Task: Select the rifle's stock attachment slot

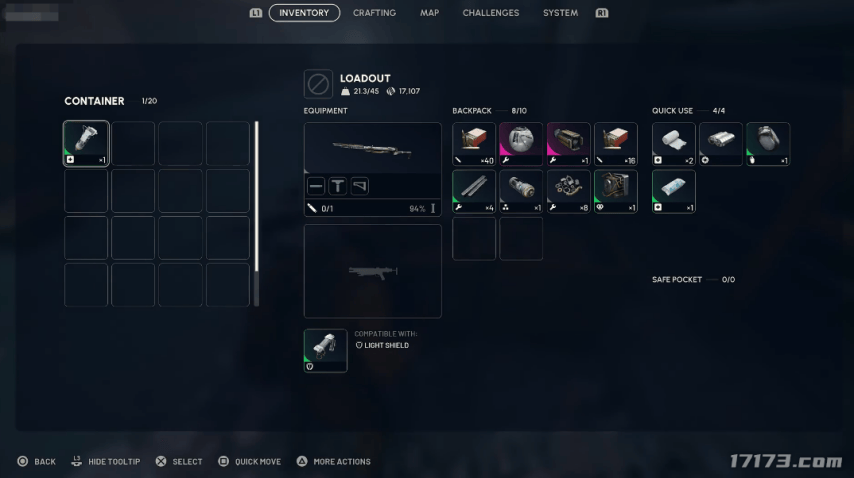Action: click(x=360, y=186)
